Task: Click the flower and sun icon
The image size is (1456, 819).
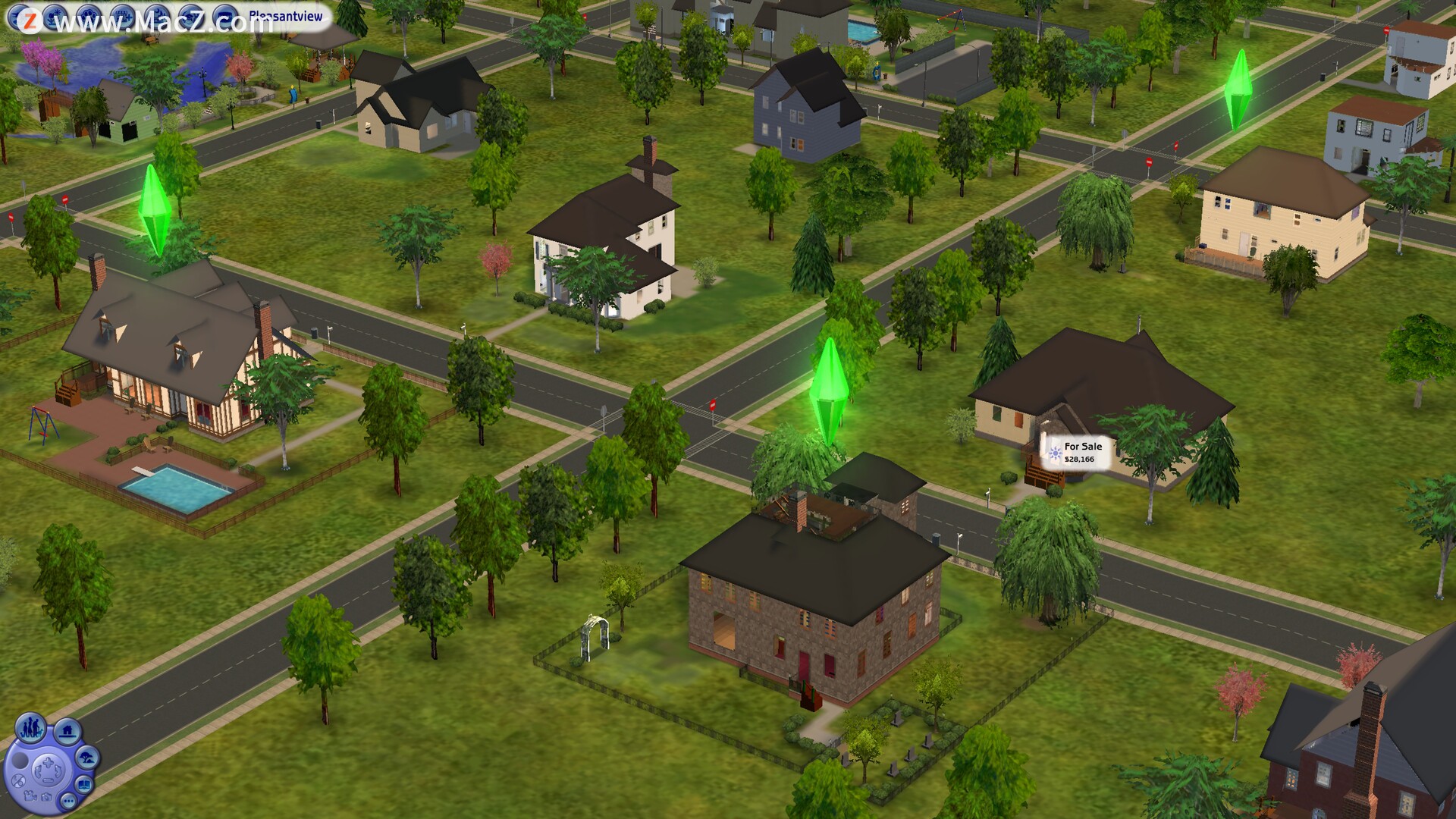Action: [x=55, y=17]
